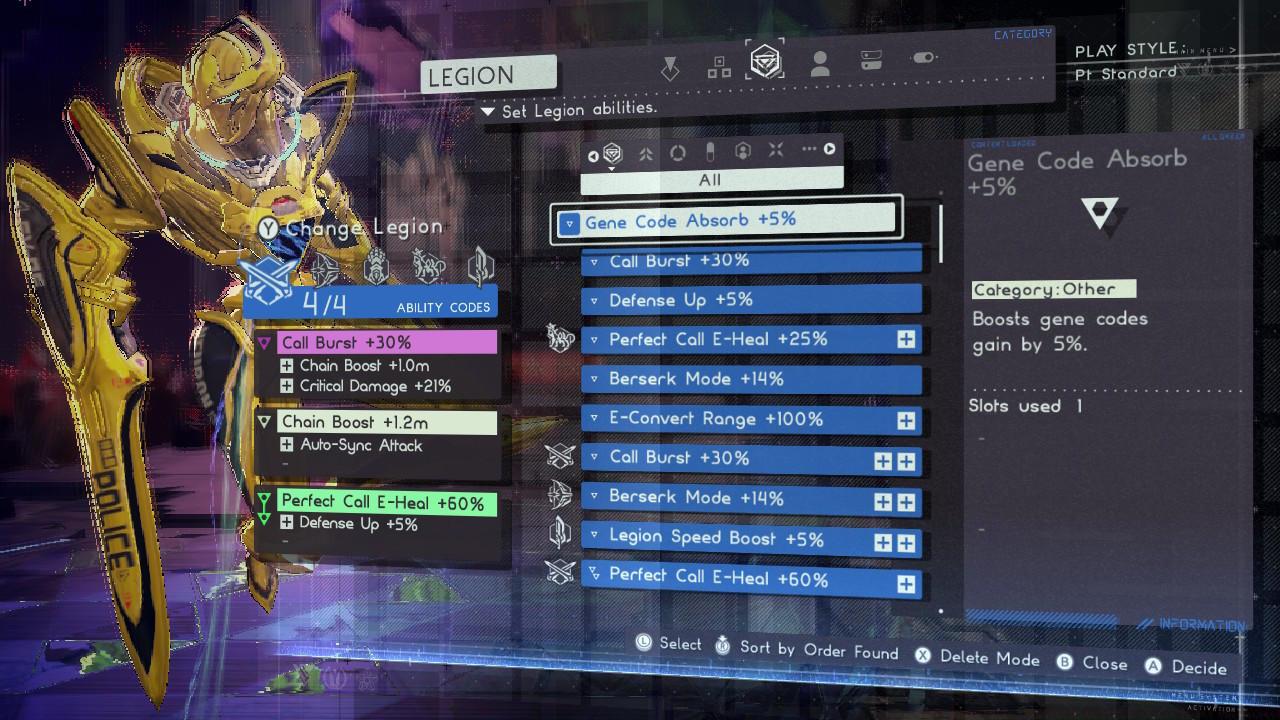The height and width of the screenshot is (720, 1280).
Task: Click Sort by Order Found
Action: tap(821, 651)
